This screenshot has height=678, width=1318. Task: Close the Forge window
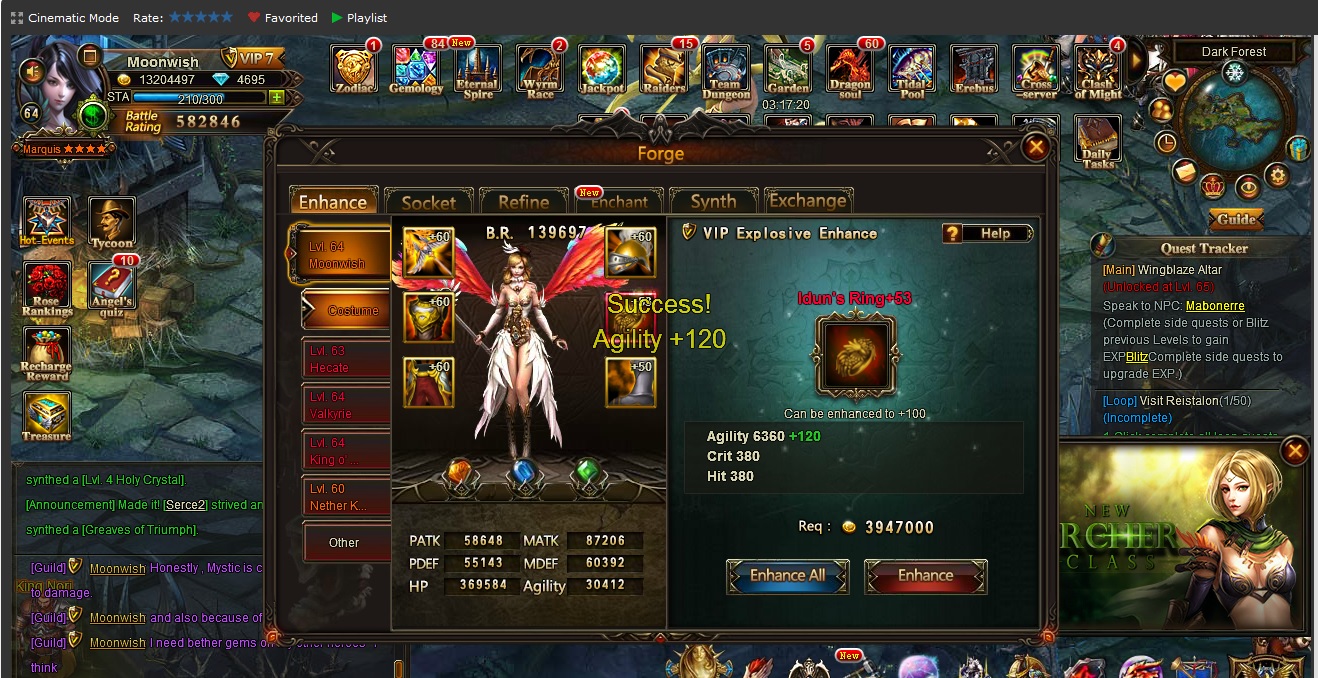pos(1036,149)
